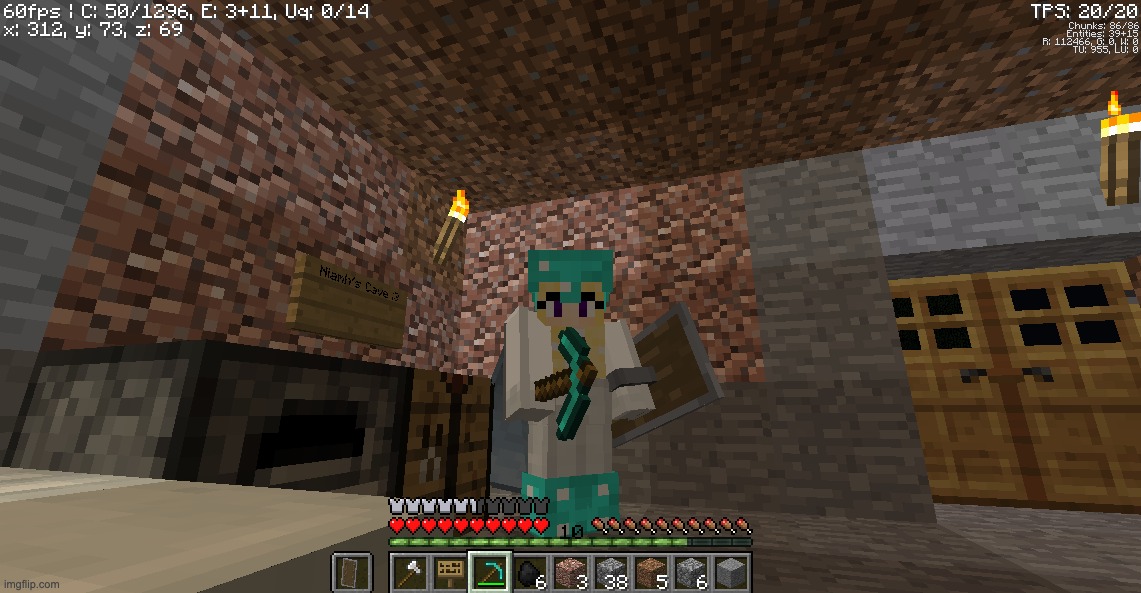Switch to the granite stack of 3
The height and width of the screenshot is (593, 1141).
[x=570, y=573]
